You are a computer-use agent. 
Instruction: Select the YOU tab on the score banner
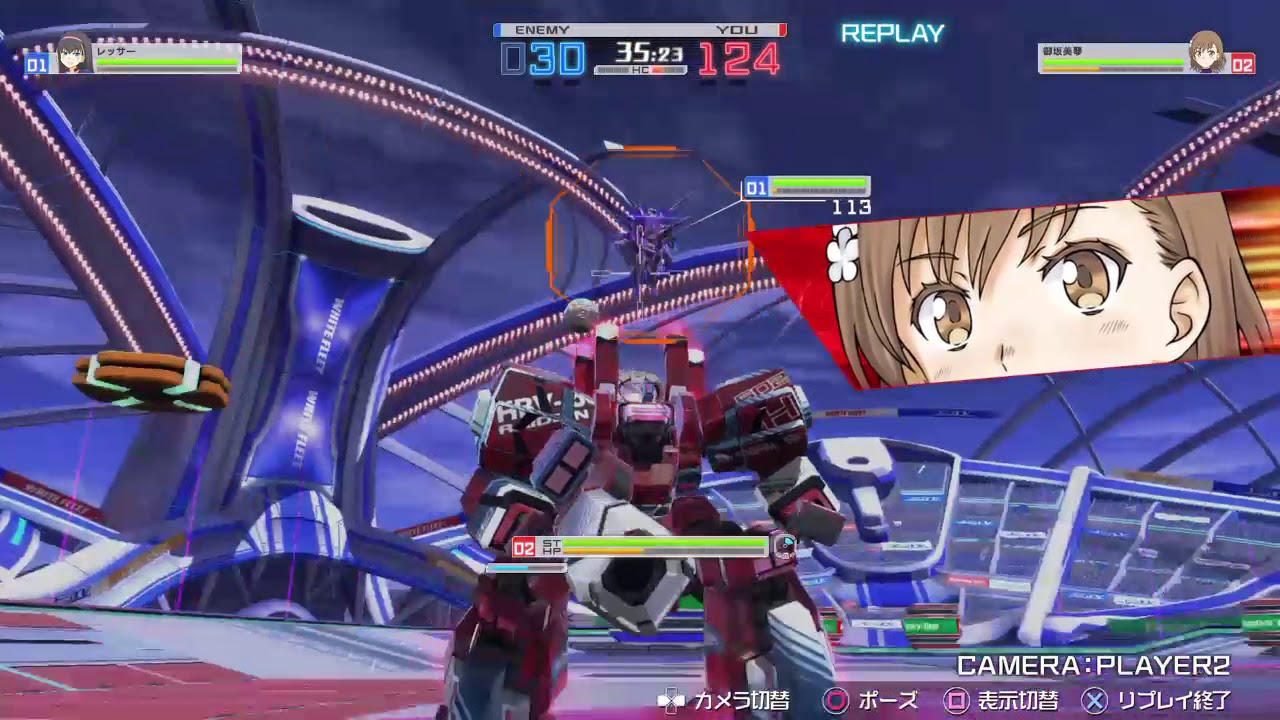737,30
